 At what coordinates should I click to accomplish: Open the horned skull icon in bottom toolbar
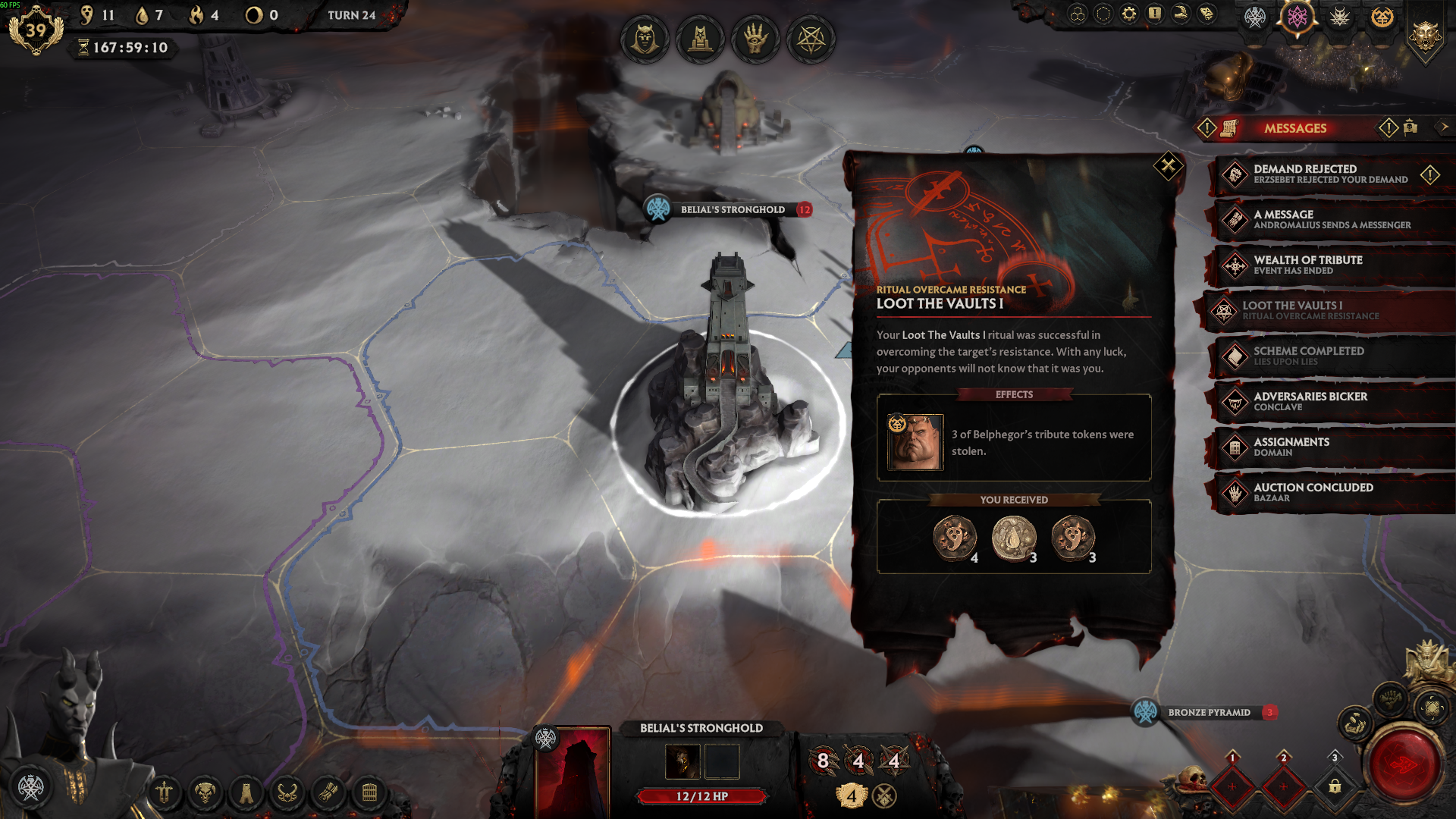coord(205,793)
